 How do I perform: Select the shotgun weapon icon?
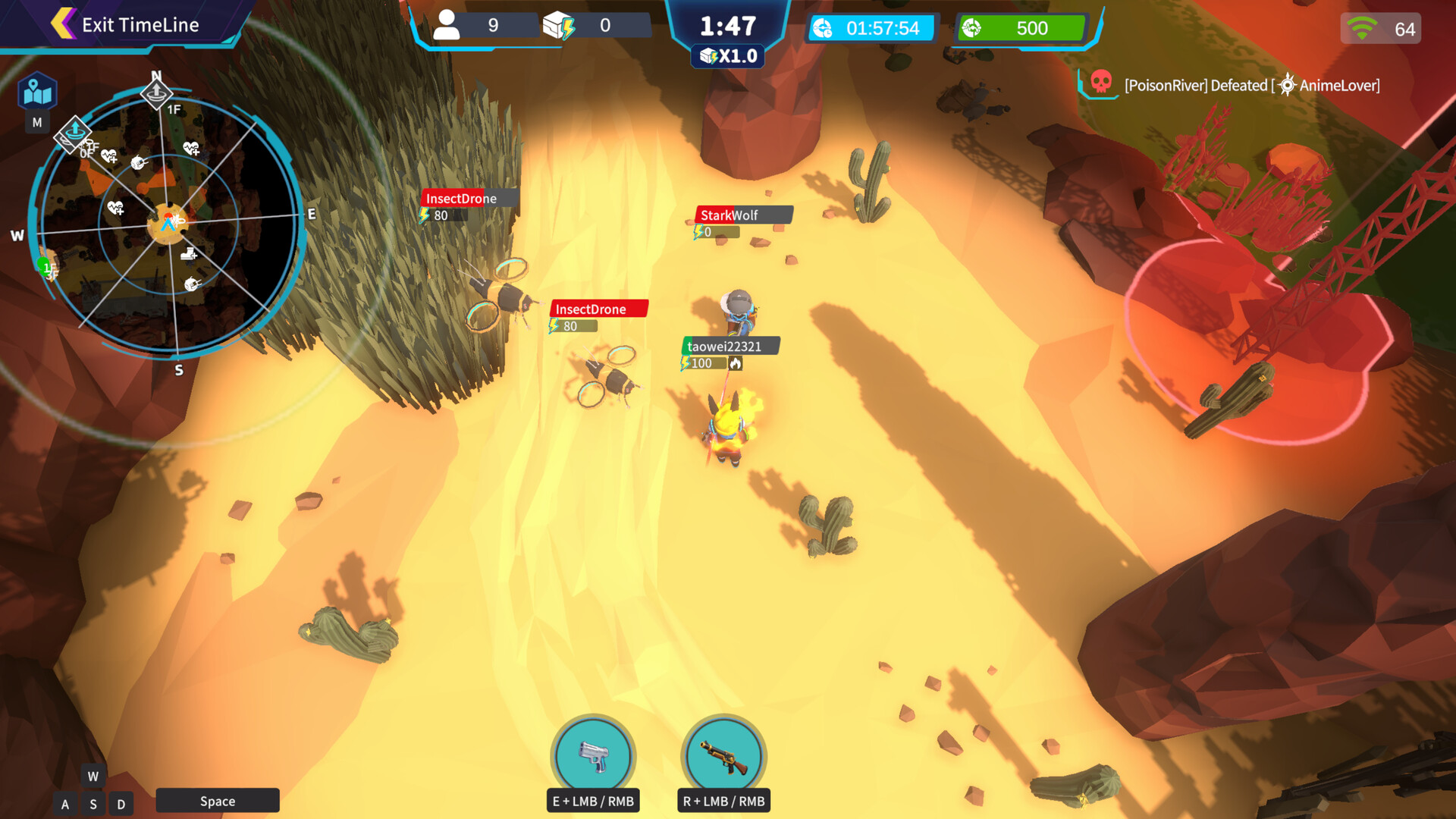coord(722,755)
